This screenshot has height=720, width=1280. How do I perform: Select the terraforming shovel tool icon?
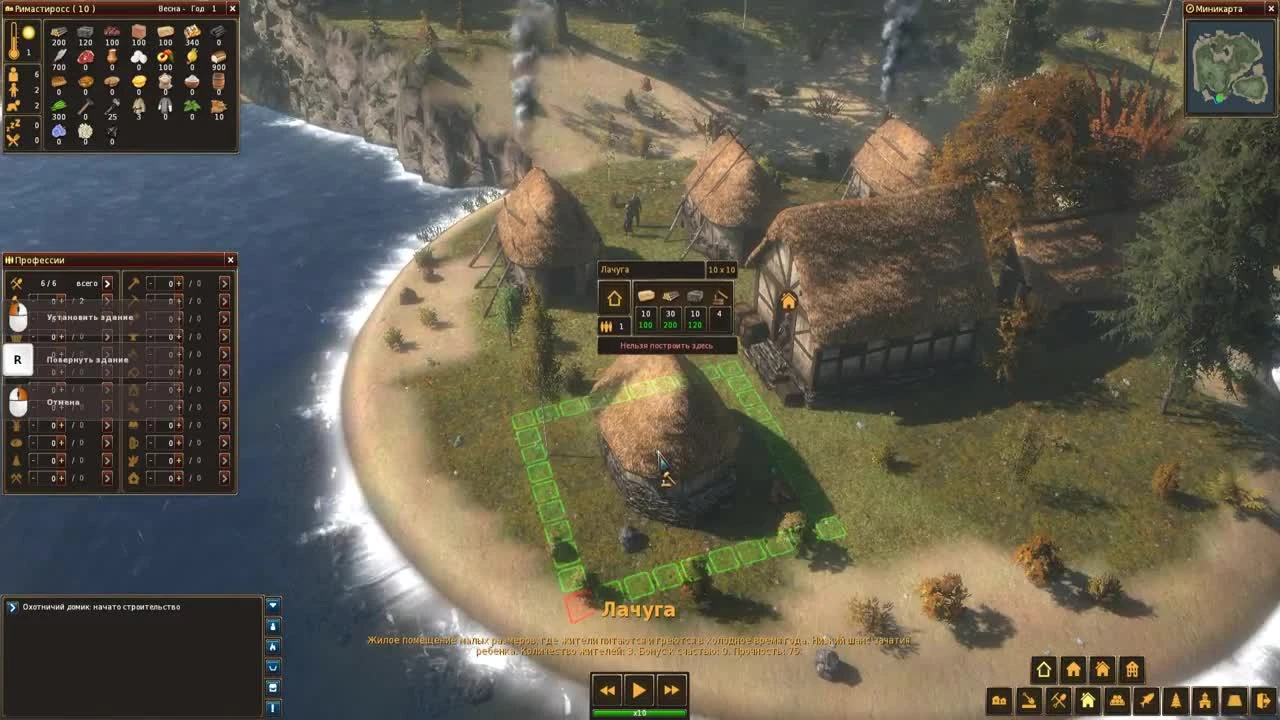1029,700
